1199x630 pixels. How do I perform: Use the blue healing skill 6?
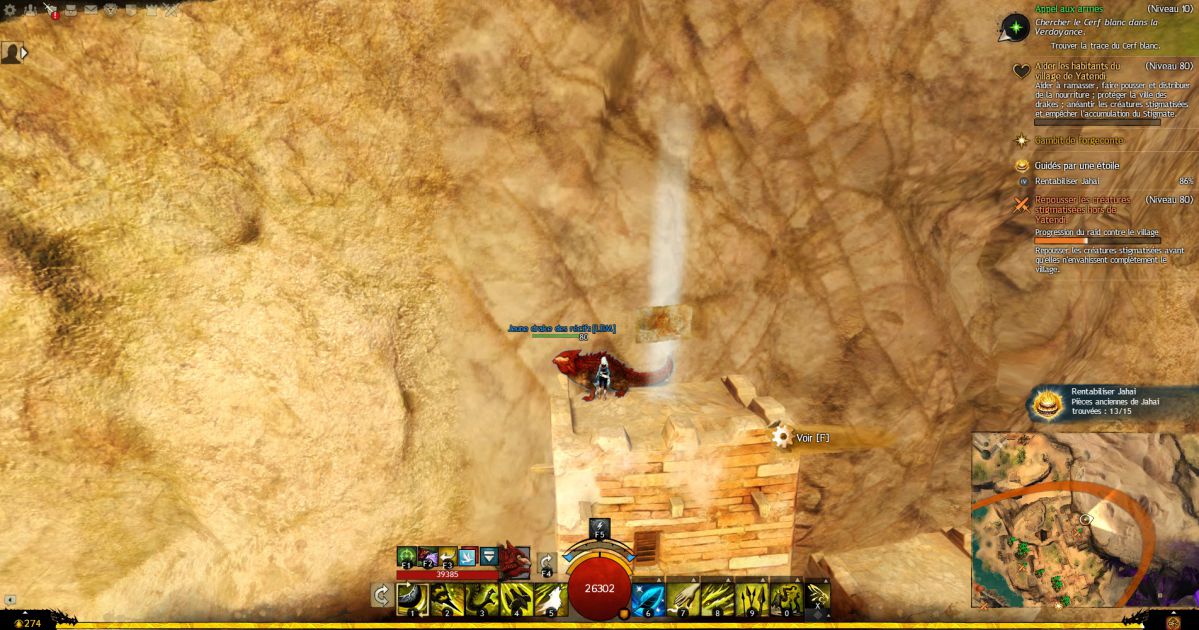(x=649, y=598)
